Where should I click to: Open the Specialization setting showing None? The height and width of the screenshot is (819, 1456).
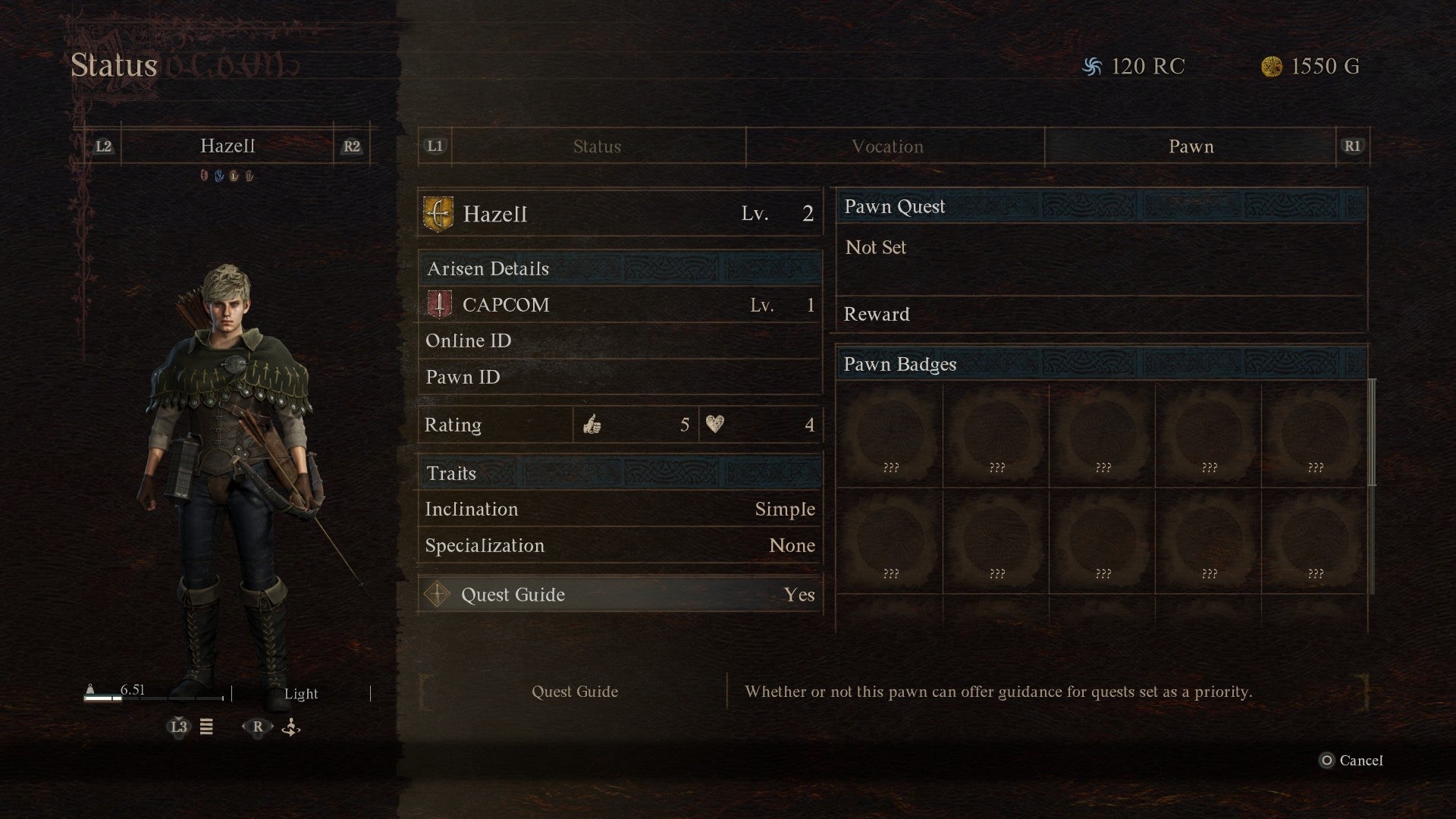619,545
